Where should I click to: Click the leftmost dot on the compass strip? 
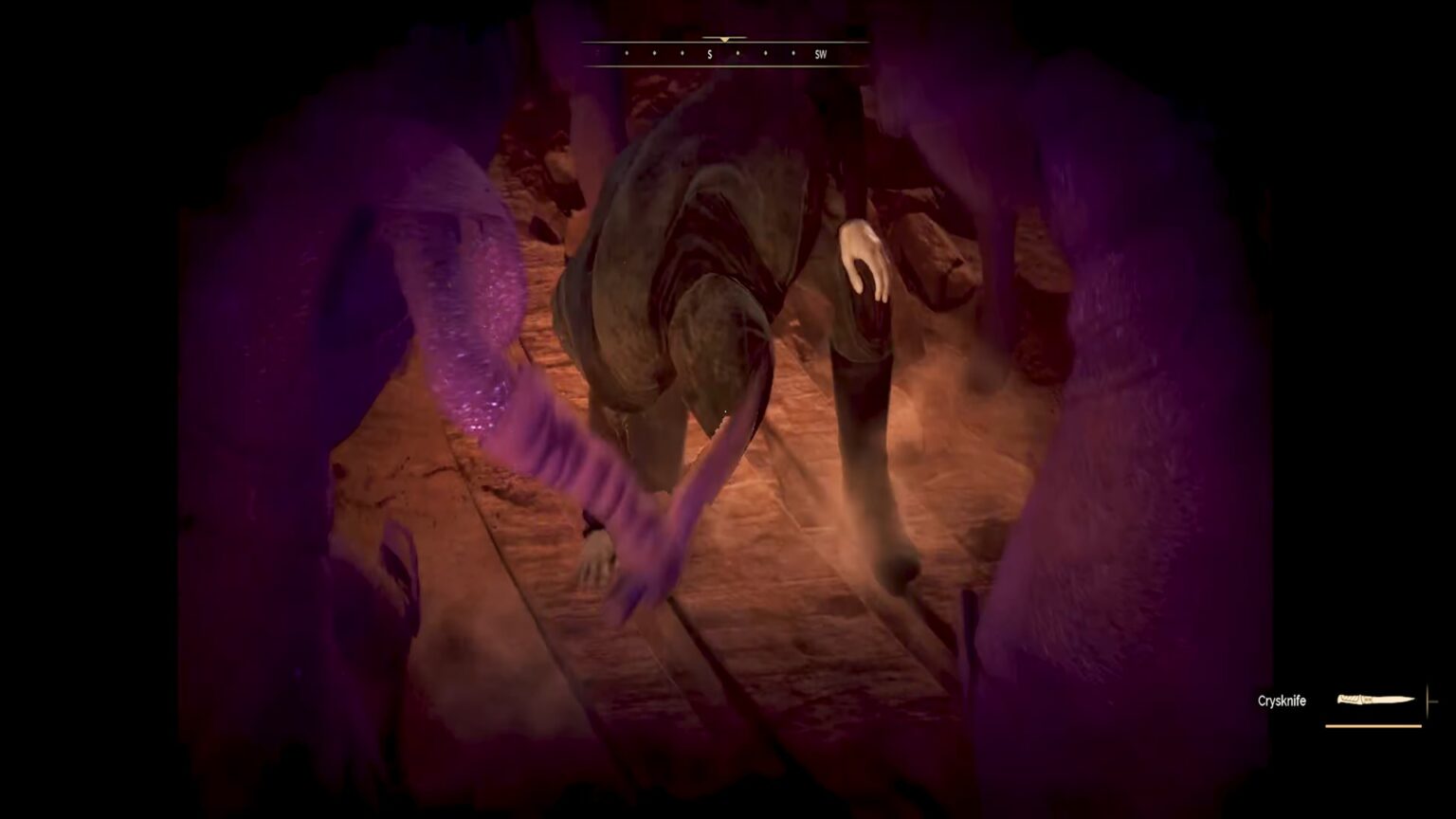point(627,54)
